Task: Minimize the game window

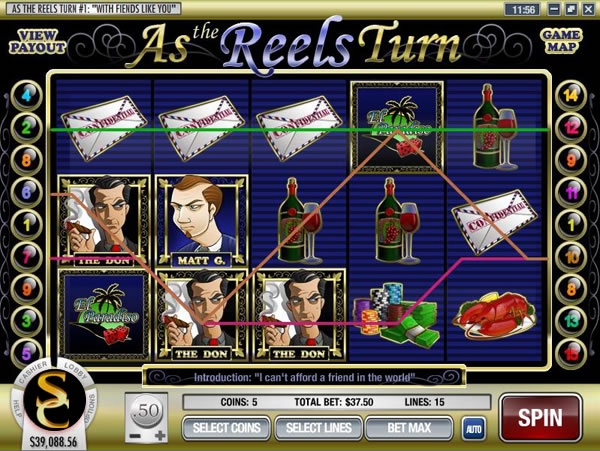Action: pos(554,9)
